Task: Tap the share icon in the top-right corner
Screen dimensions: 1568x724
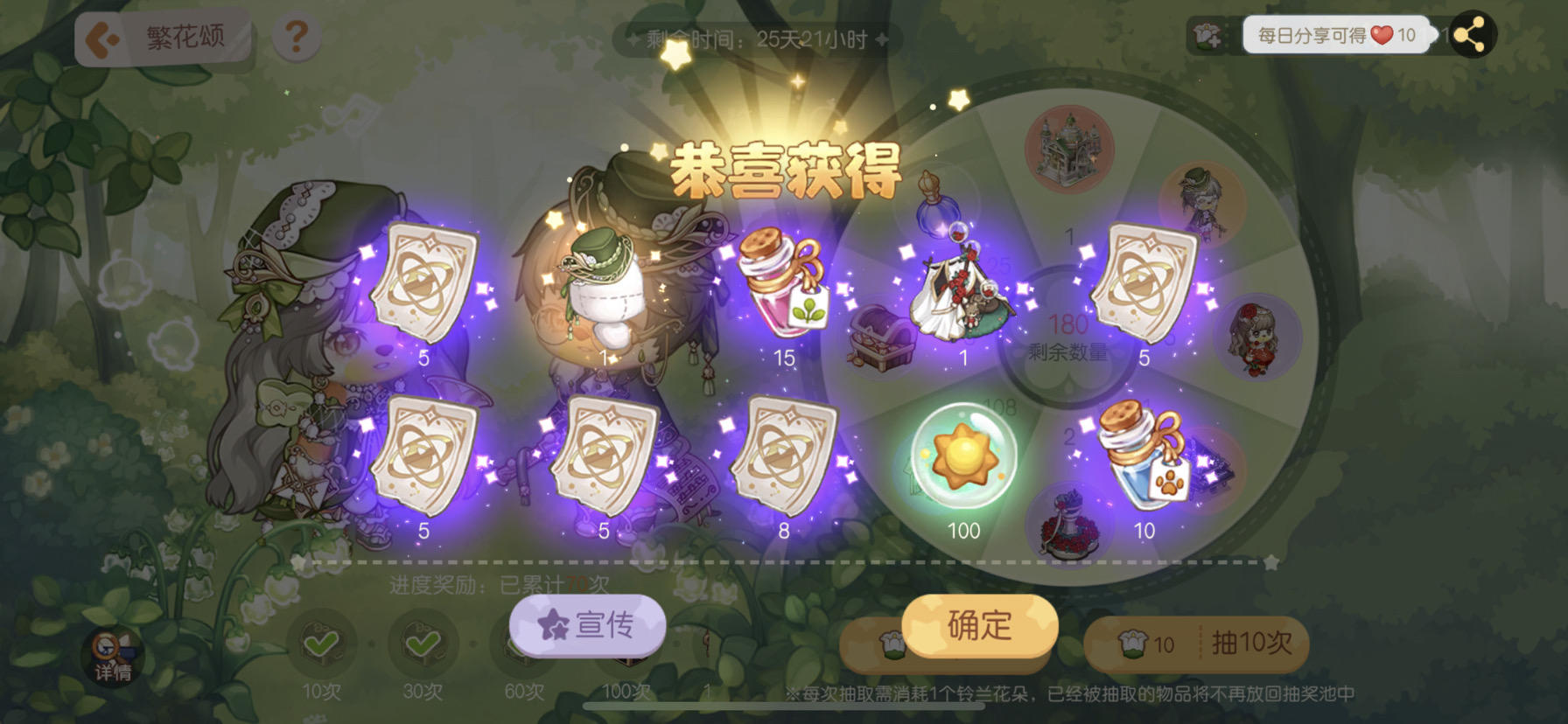Action: [x=1473, y=35]
